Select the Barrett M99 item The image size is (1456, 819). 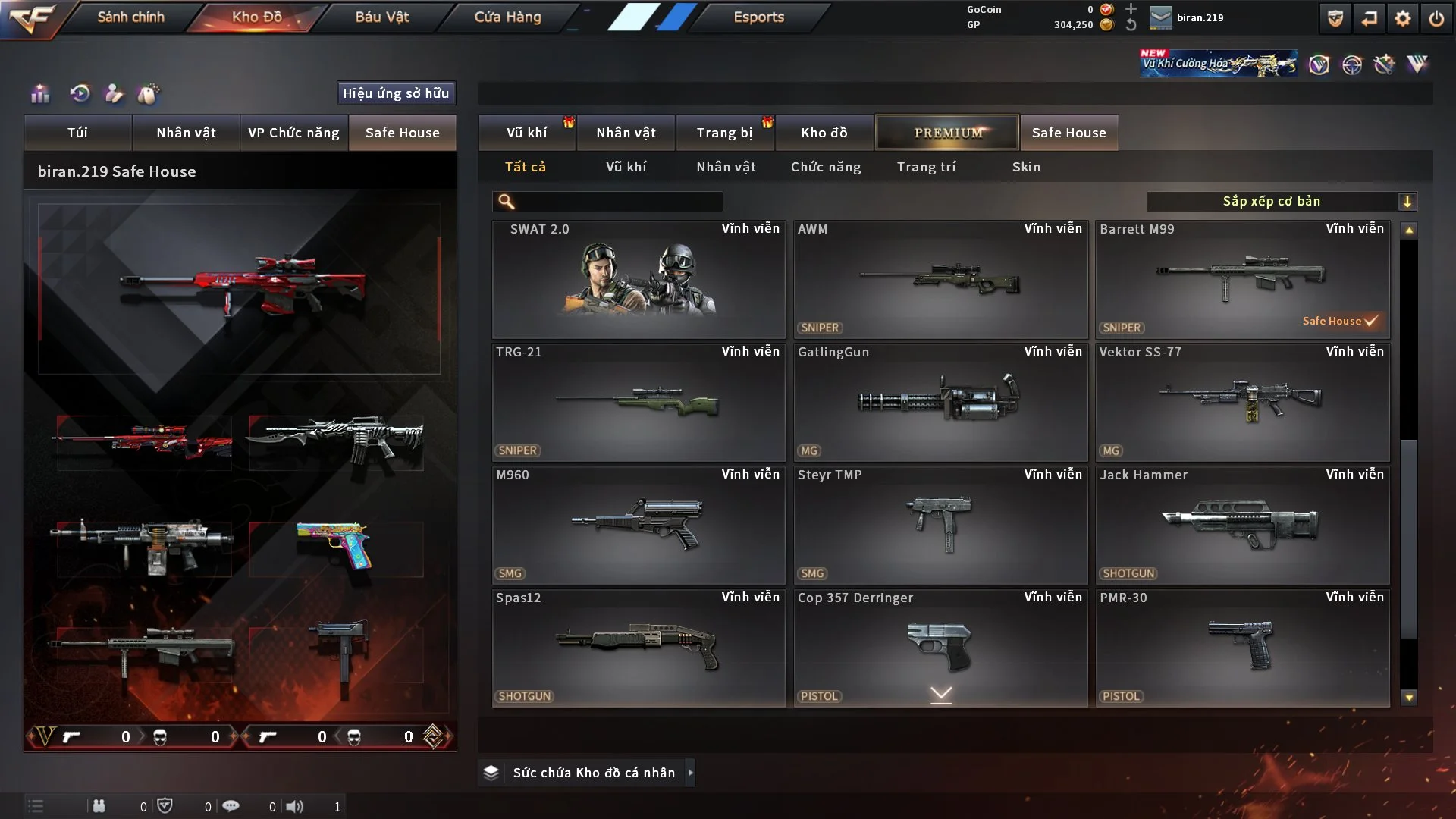[x=1242, y=280]
